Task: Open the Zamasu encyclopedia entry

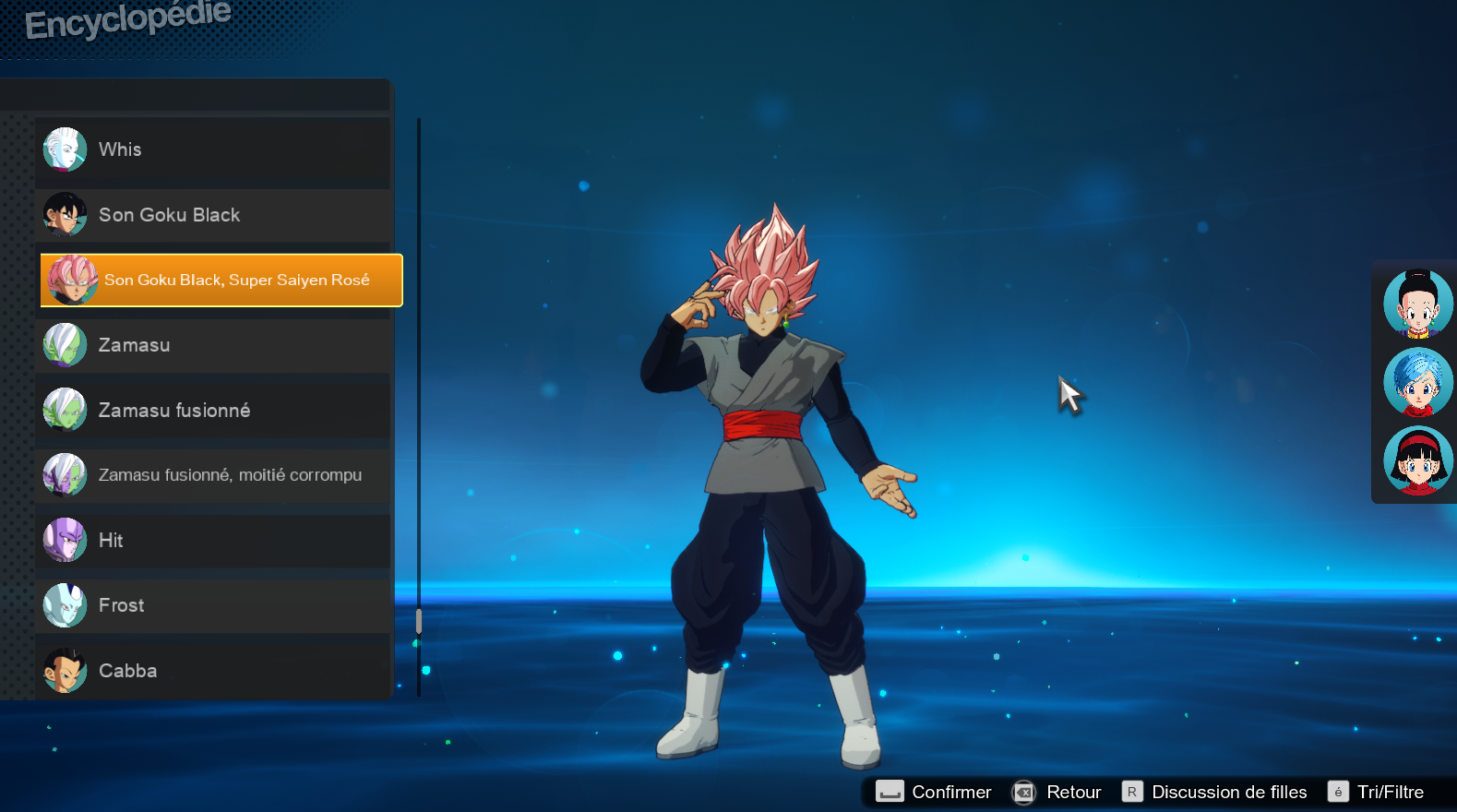Action: [x=212, y=345]
